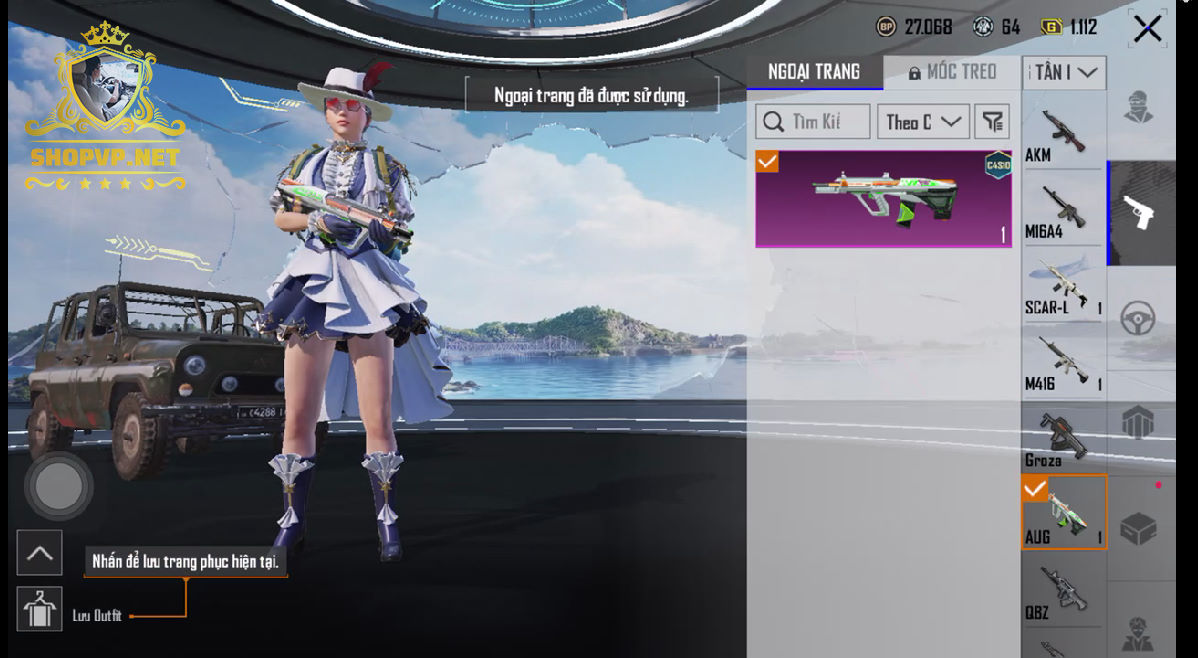Click the skin search field
The image size is (1198, 658).
coord(812,122)
